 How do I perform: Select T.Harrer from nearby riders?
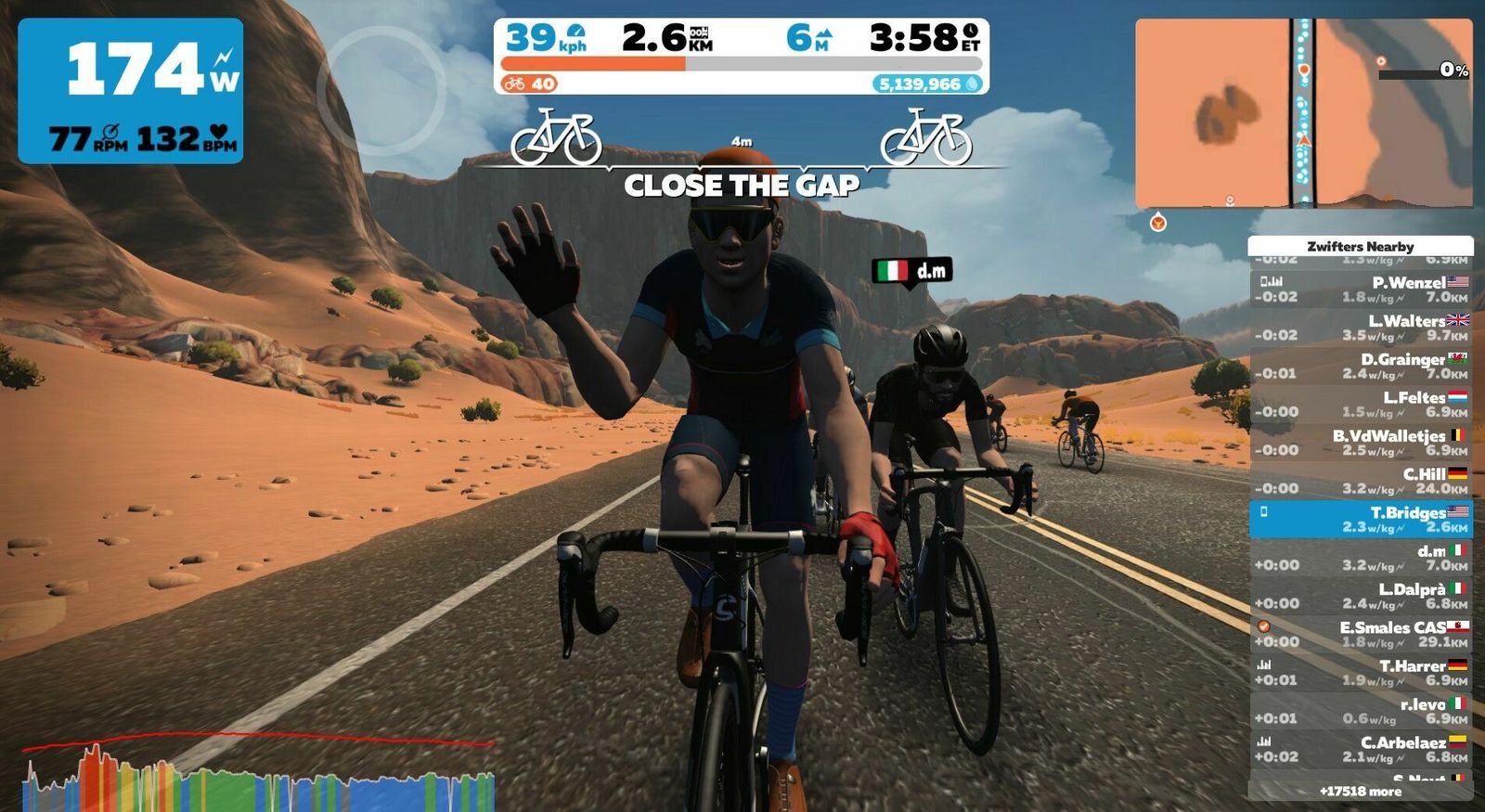click(x=1361, y=673)
